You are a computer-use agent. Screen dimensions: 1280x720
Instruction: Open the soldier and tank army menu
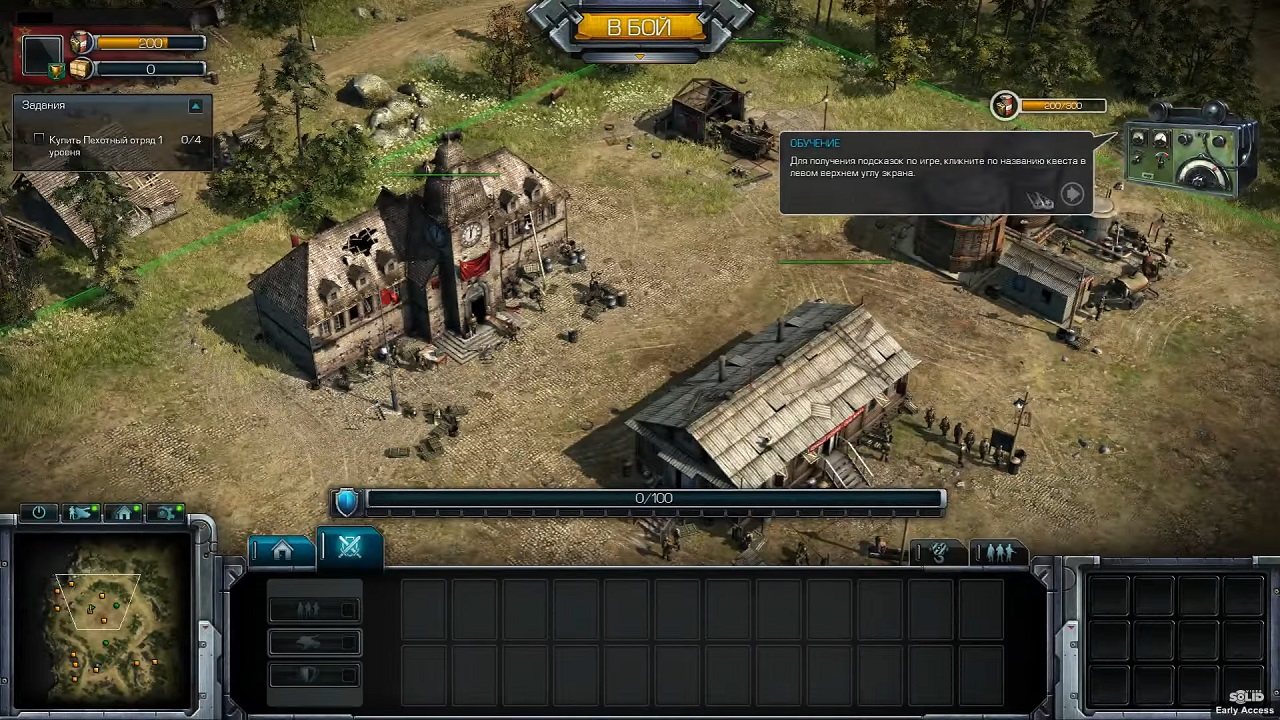(x=81, y=513)
